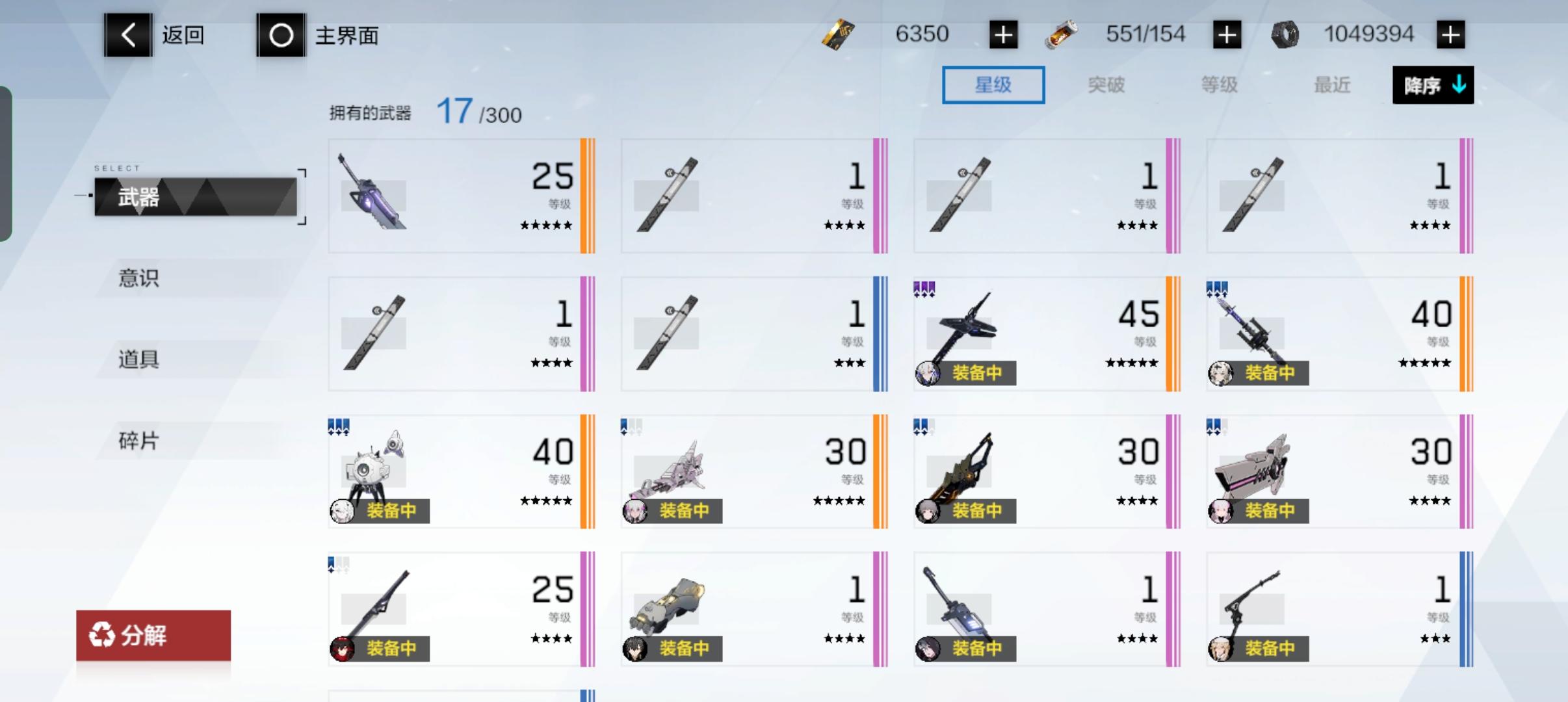This screenshot has width=1568, height=702.
Task: Click the plus after 1049394 currency
Action: click(1450, 34)
